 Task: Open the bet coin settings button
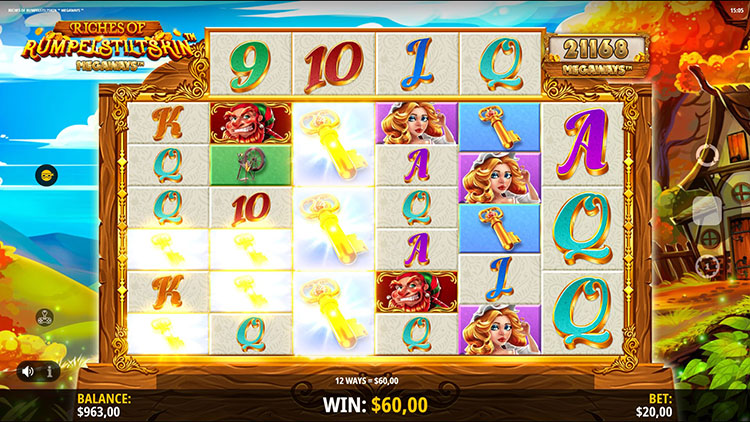706,266
